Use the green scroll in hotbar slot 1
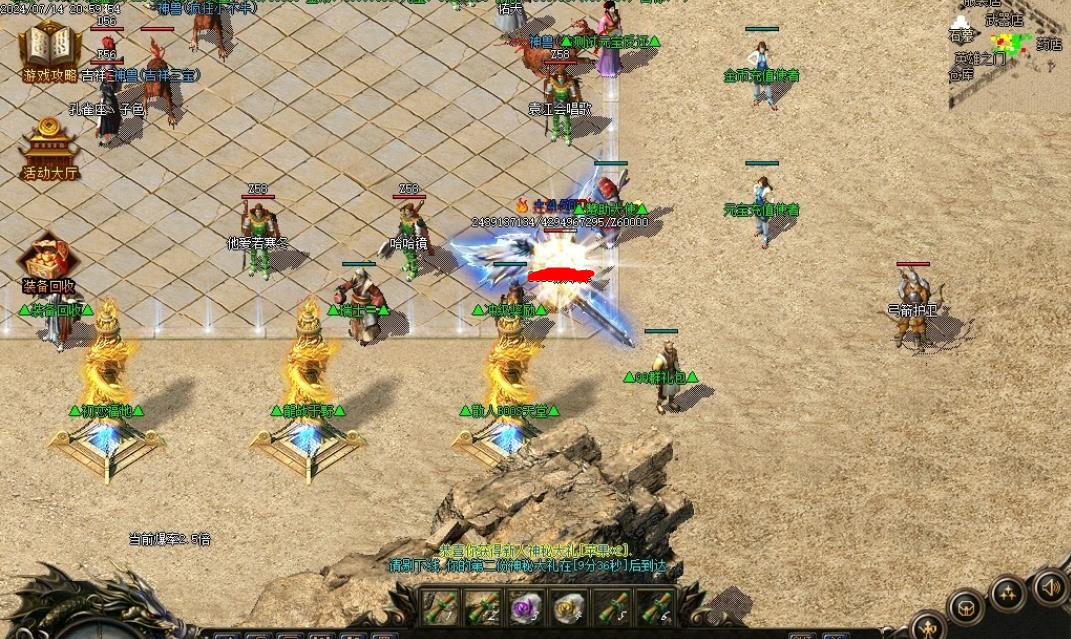The height and width of the screenshot is (639, 1071). point(440,608)
